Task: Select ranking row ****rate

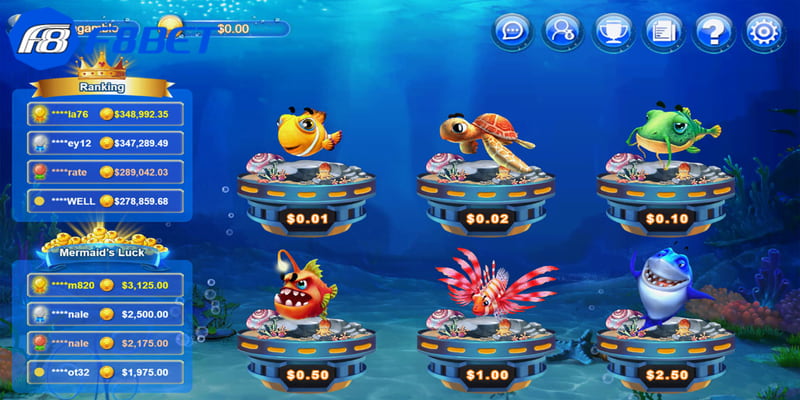Action: (104, 172)
